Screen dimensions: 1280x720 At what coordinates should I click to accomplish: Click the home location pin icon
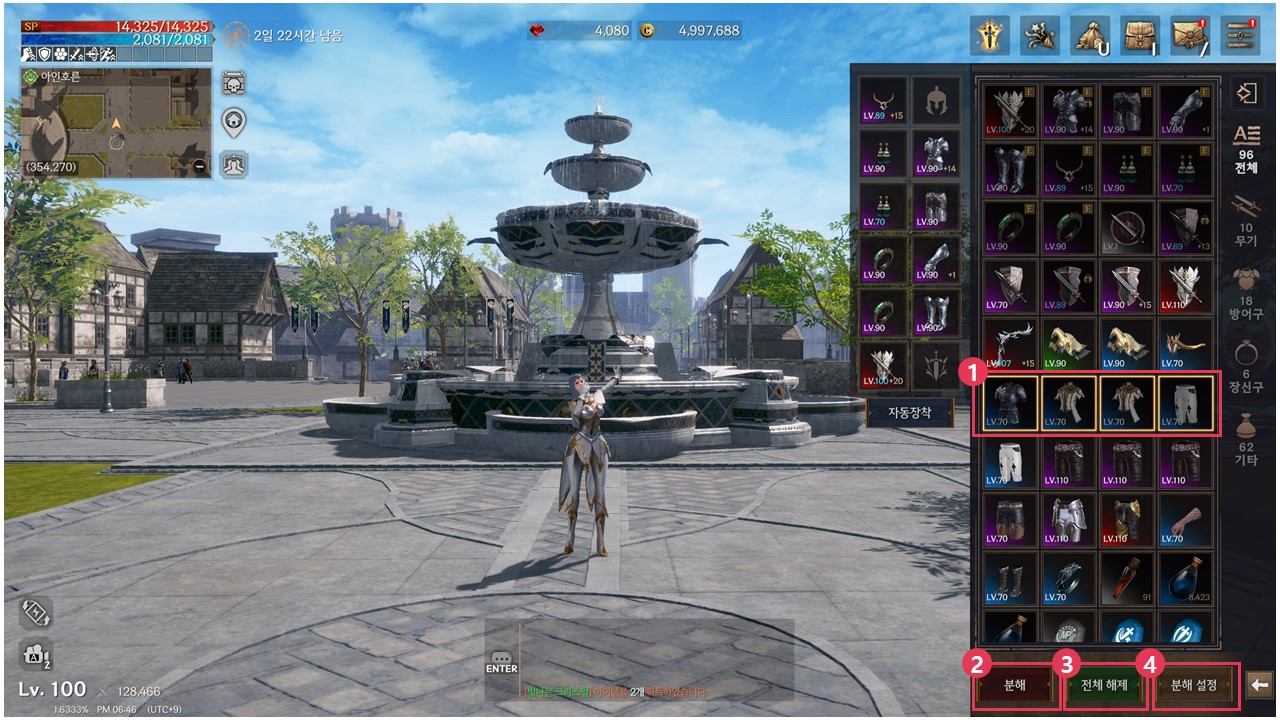tap(234, 123)
